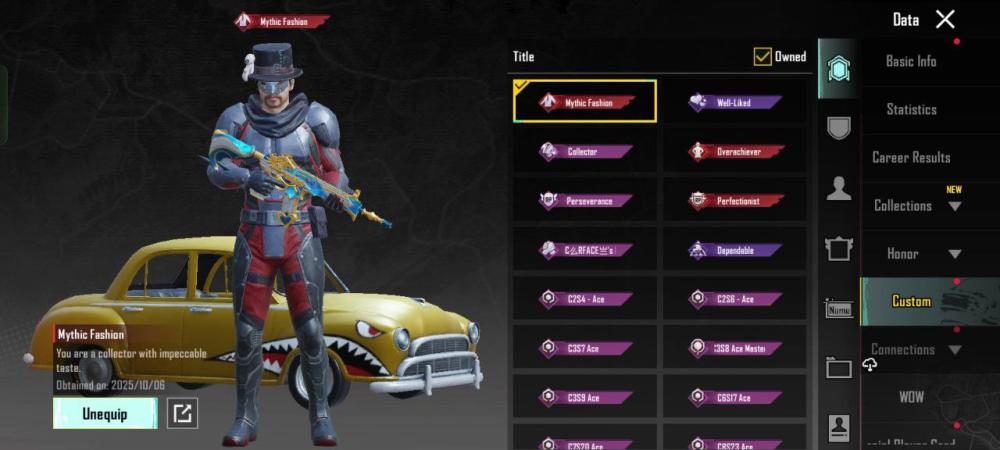Viewport: 1000px width, 450px height.
Task: Select the Perfectionist title
Action: pyautogui.click(x=734, y=200)
